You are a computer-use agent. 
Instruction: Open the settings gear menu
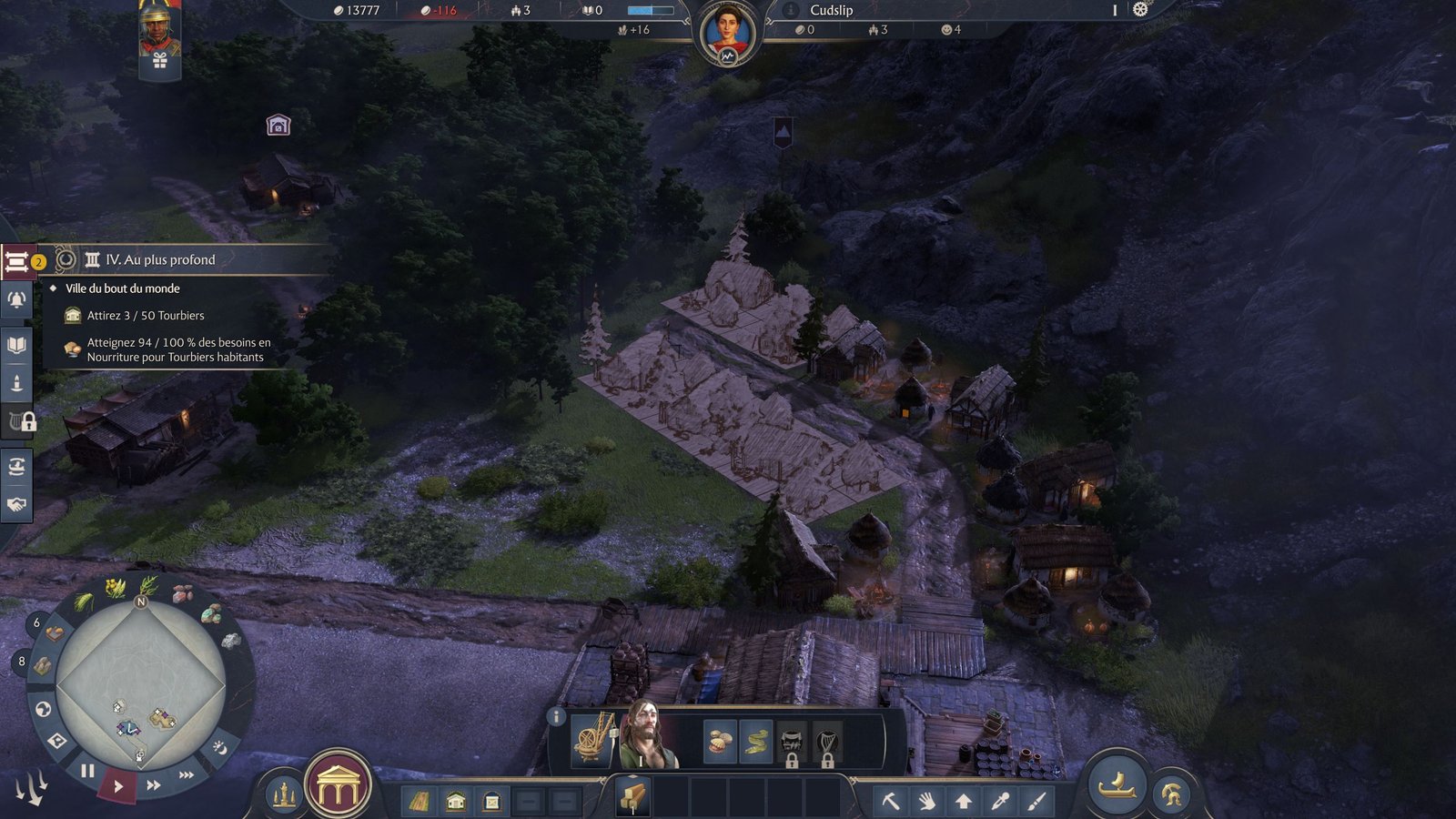[1140, 9]
